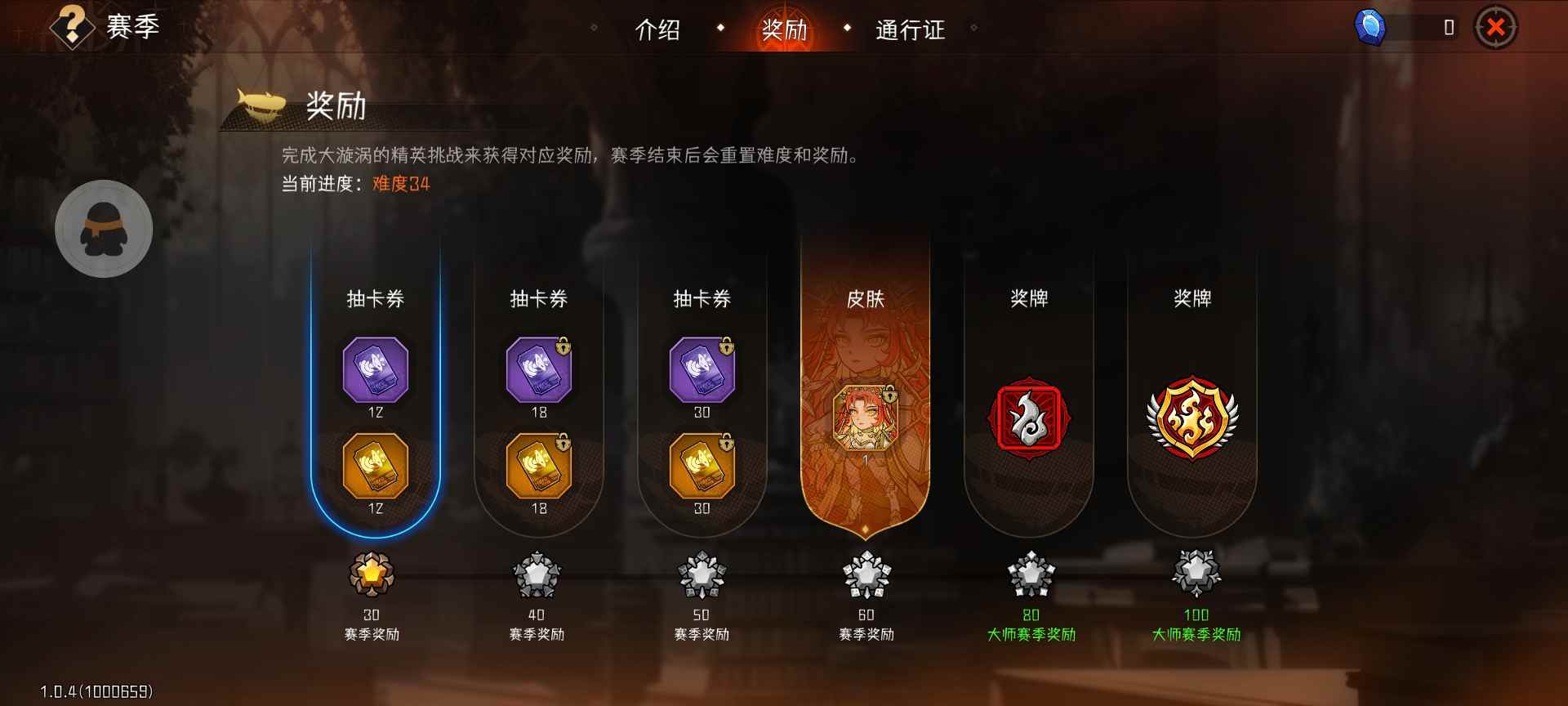Tap the 大师赛季奖励 label under 80
The width and height of the screenshot is (1568, 706).
point(1029,634)
